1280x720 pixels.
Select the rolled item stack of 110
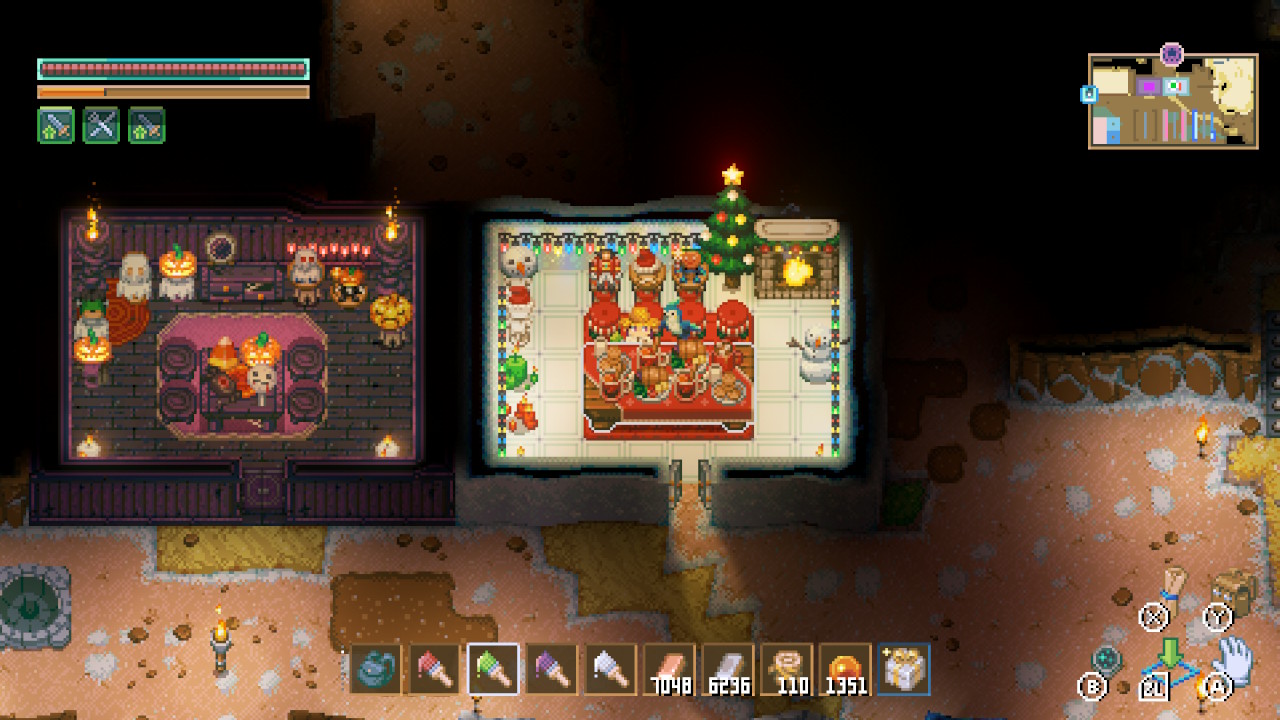pyautogui.click(x=787, y=669)
